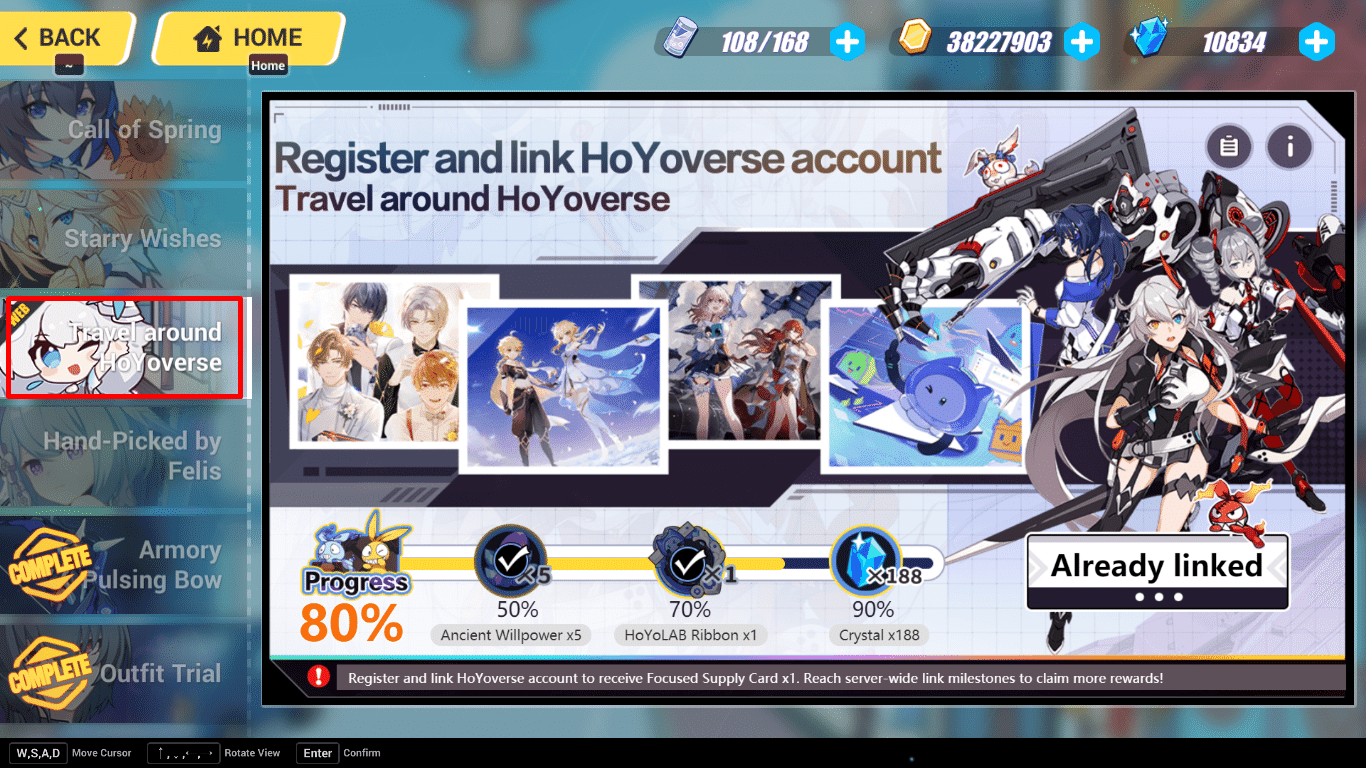
Task: Click the plus to purchase stamina
Action: point(848,41)
